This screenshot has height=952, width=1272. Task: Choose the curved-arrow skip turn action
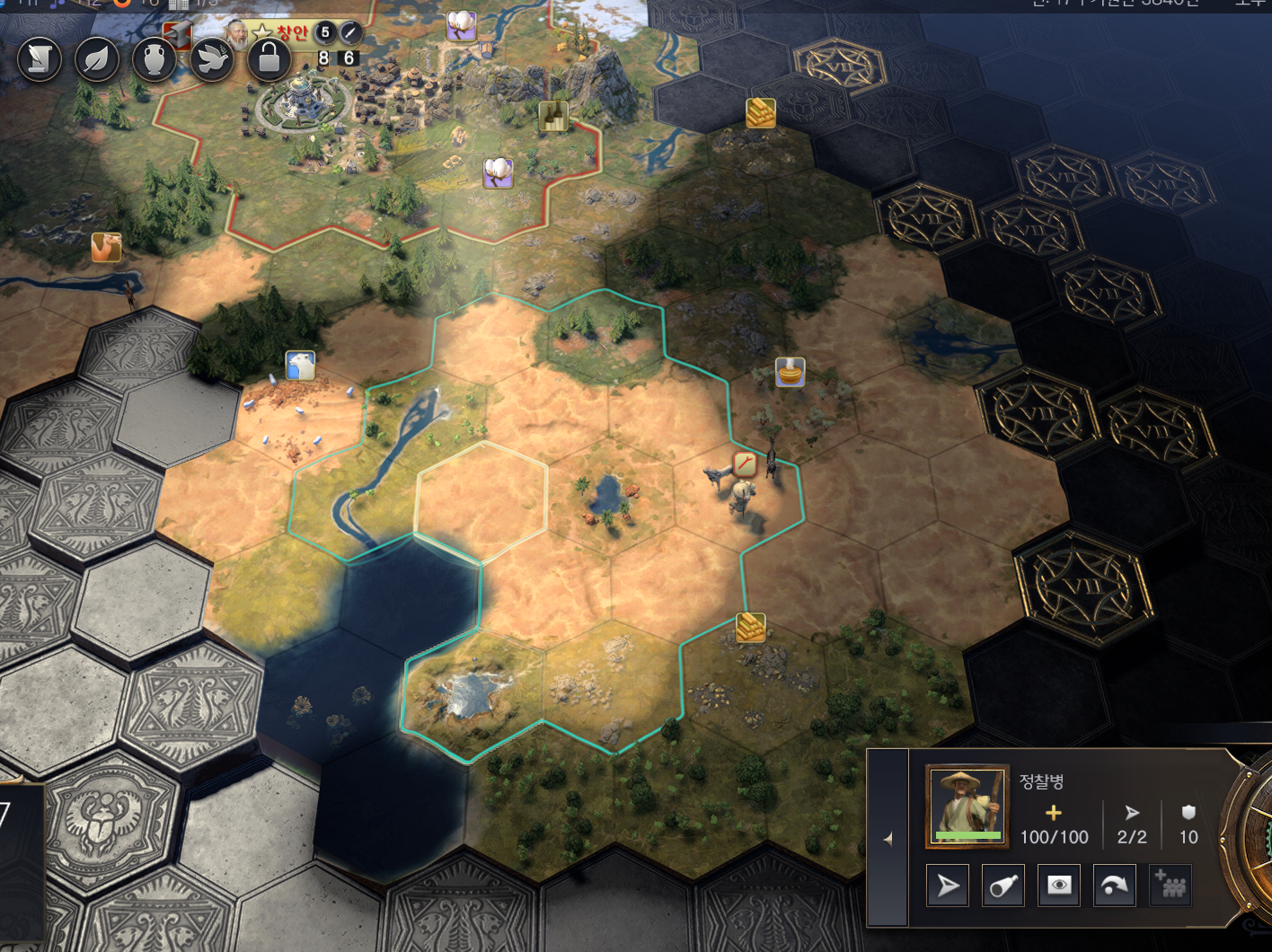click(x=1115, y=886)
